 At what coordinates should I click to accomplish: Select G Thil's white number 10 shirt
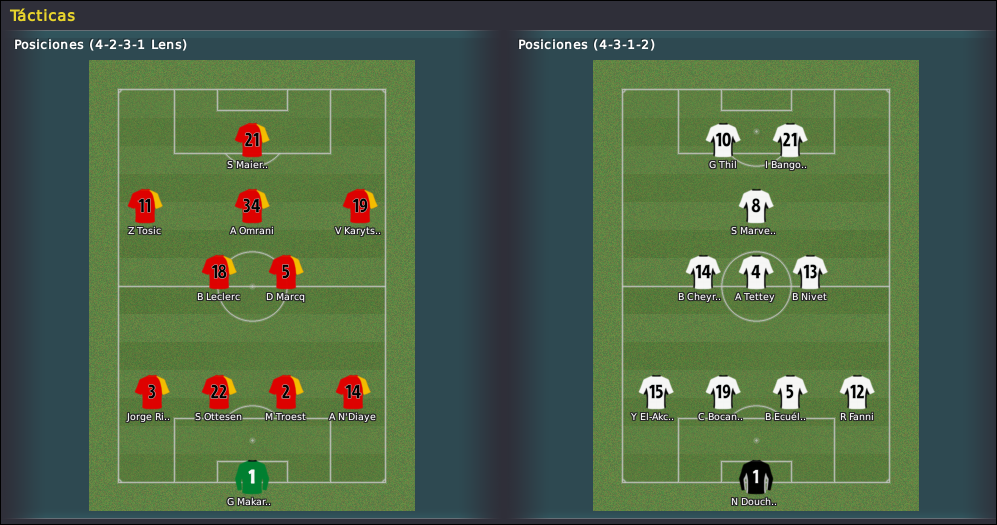click(722, 140)
